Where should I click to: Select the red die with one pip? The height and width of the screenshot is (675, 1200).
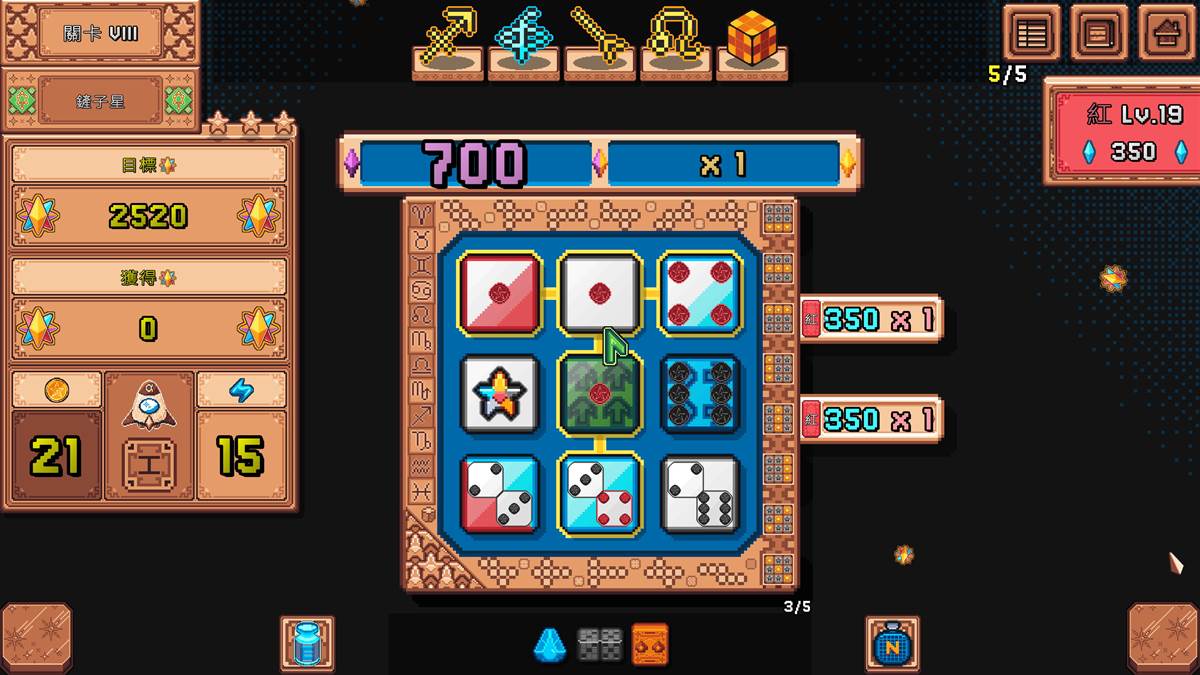pyautogui.click(x=500, y=293)
